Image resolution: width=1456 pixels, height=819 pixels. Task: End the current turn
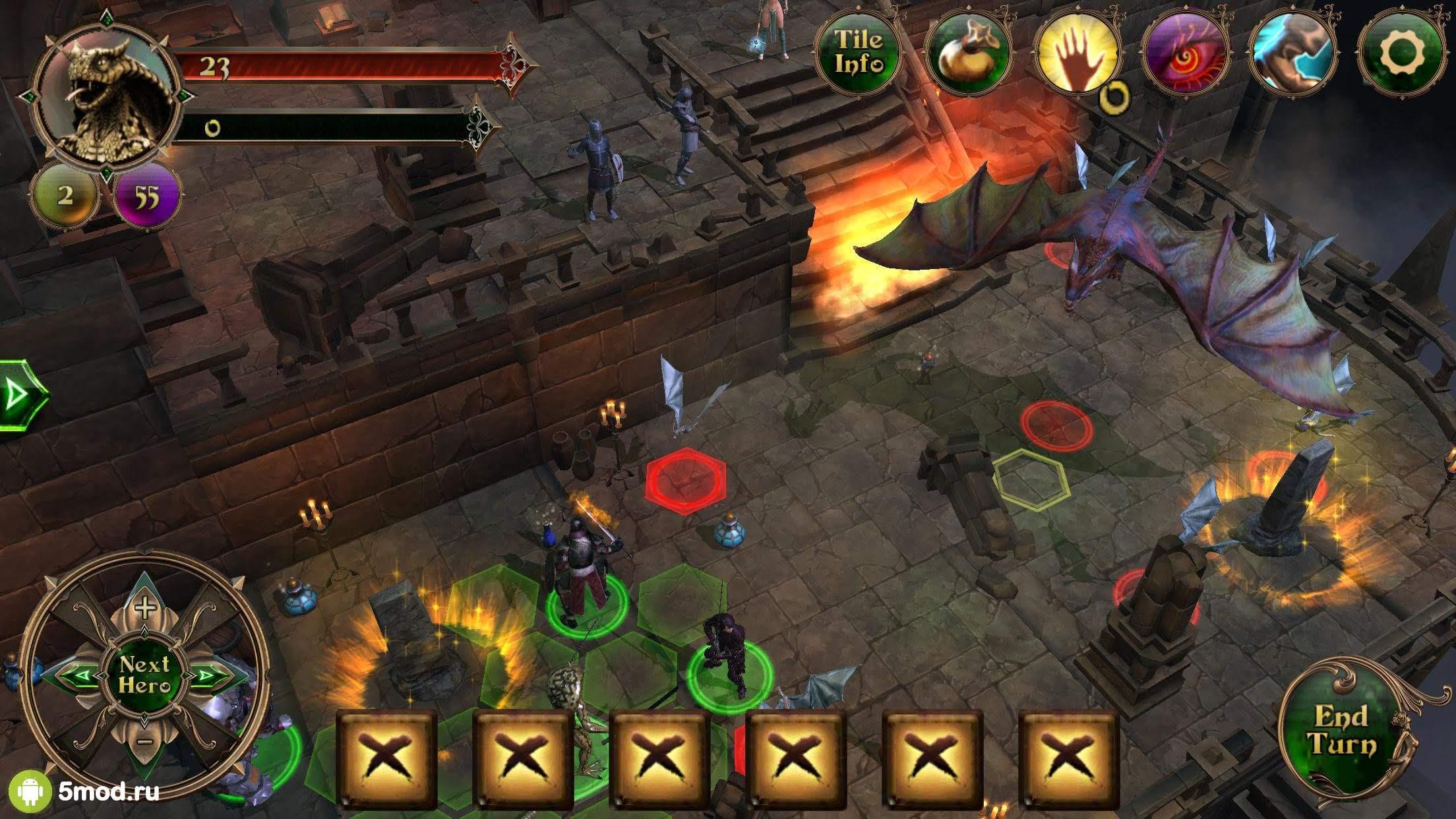pos(1342,729)
